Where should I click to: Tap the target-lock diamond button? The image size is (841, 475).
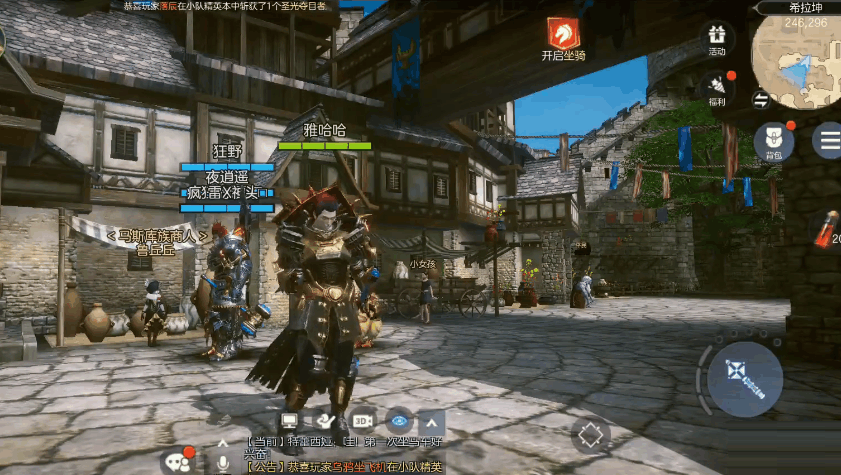click(591, 435)
